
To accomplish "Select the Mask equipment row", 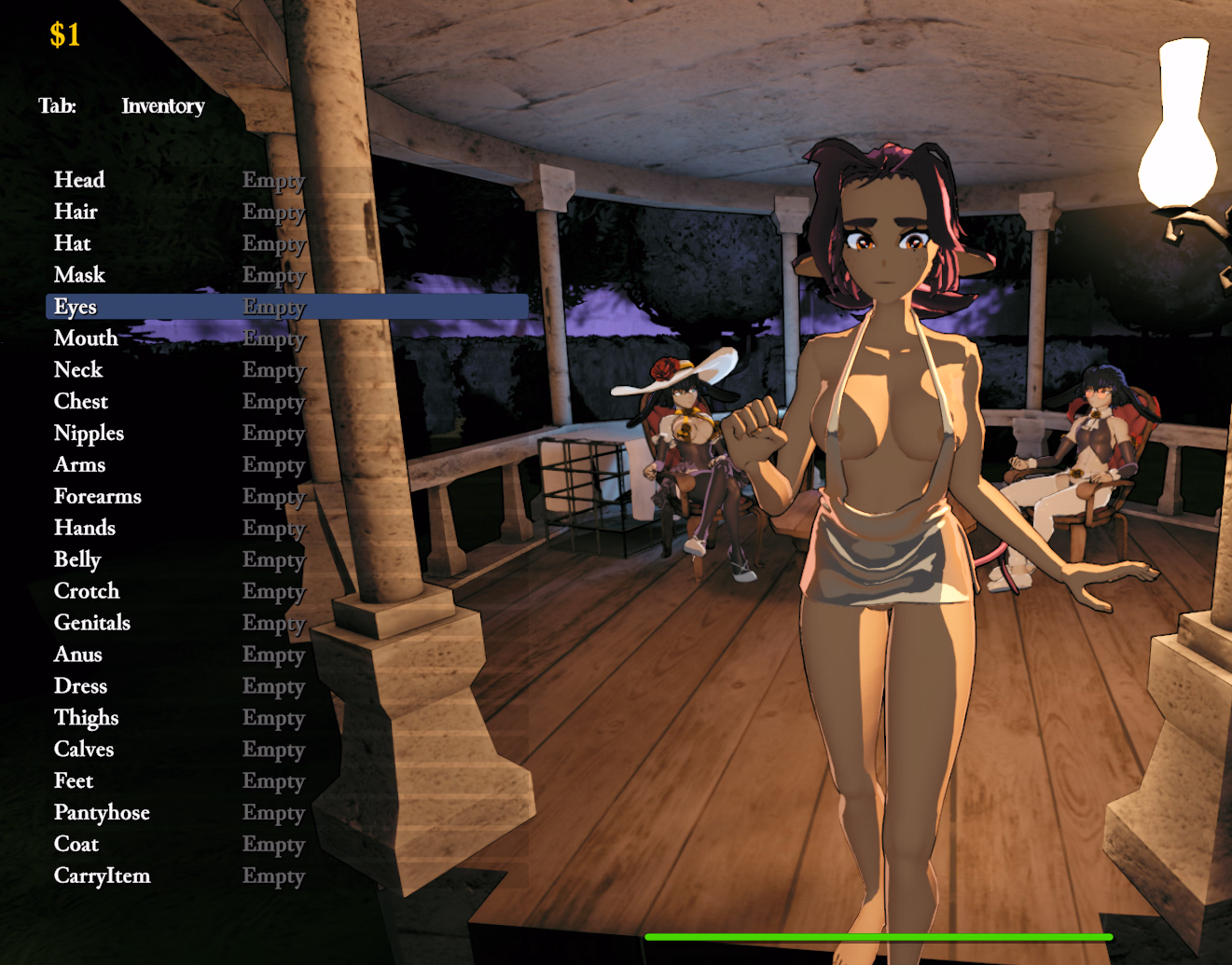I will tap(80, 275).
